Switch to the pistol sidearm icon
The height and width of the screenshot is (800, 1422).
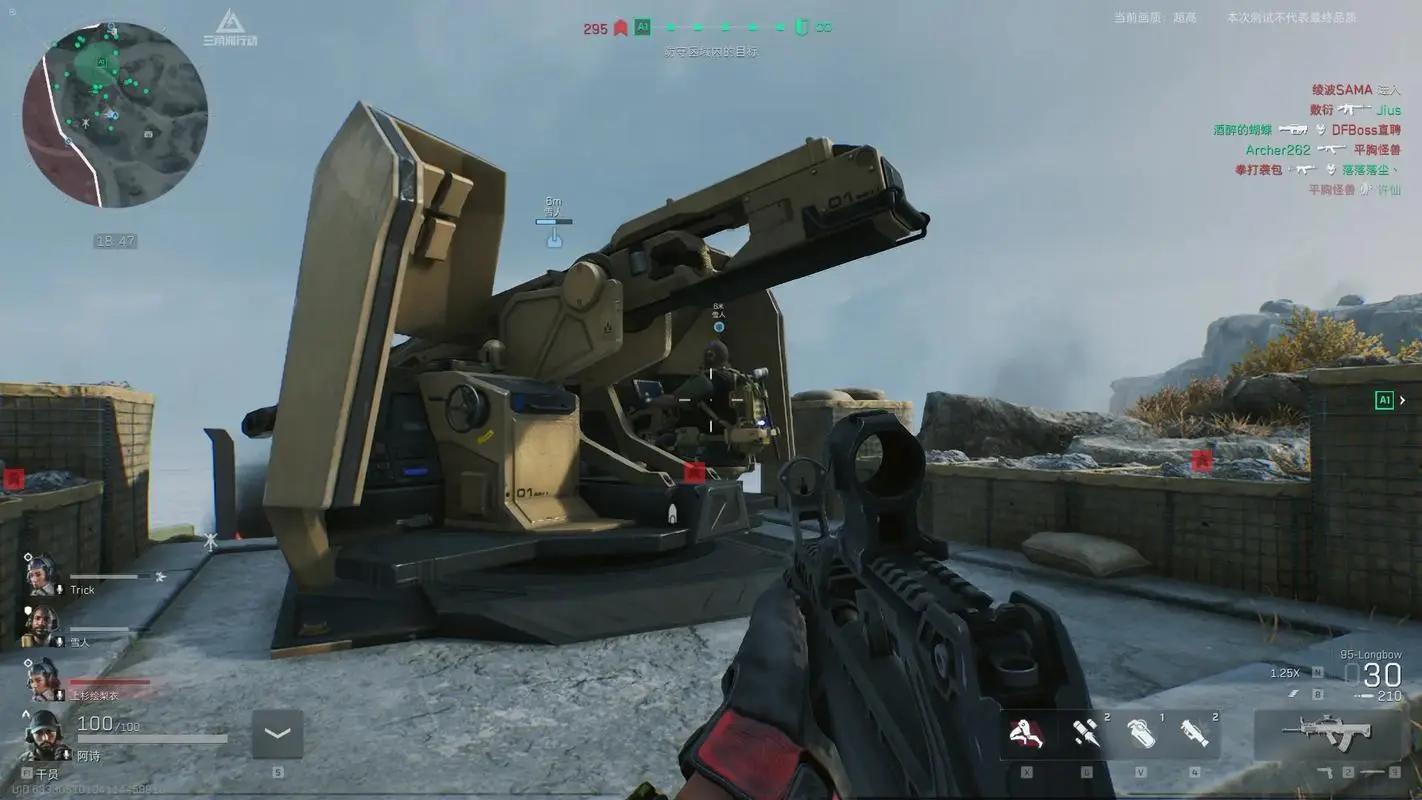(x=1326, y=772)
